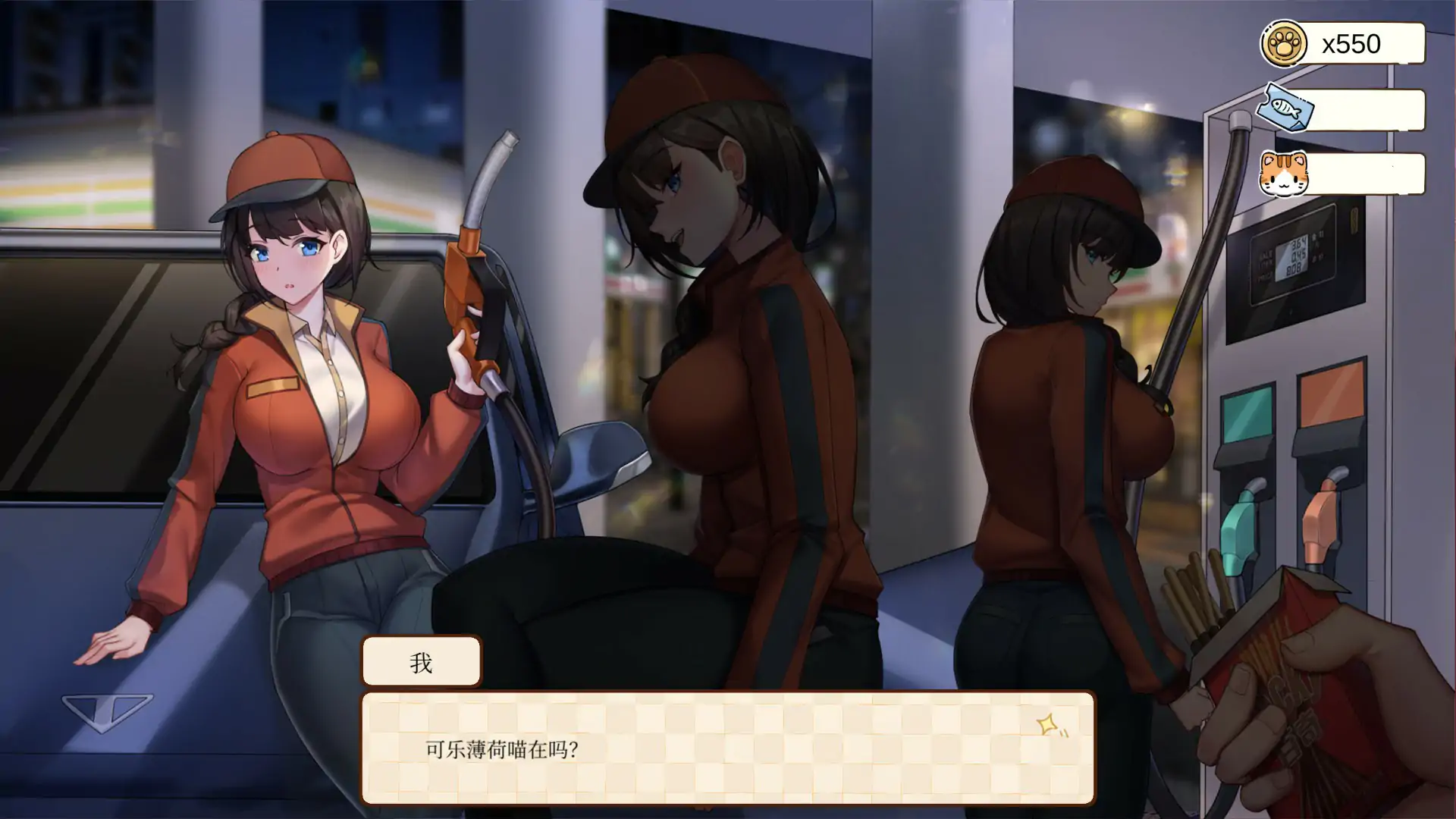The height and width of the screenshot is (819, 1456).
Task: Click the speaker name tag showing 我
Action: click(x=422, y=662)
